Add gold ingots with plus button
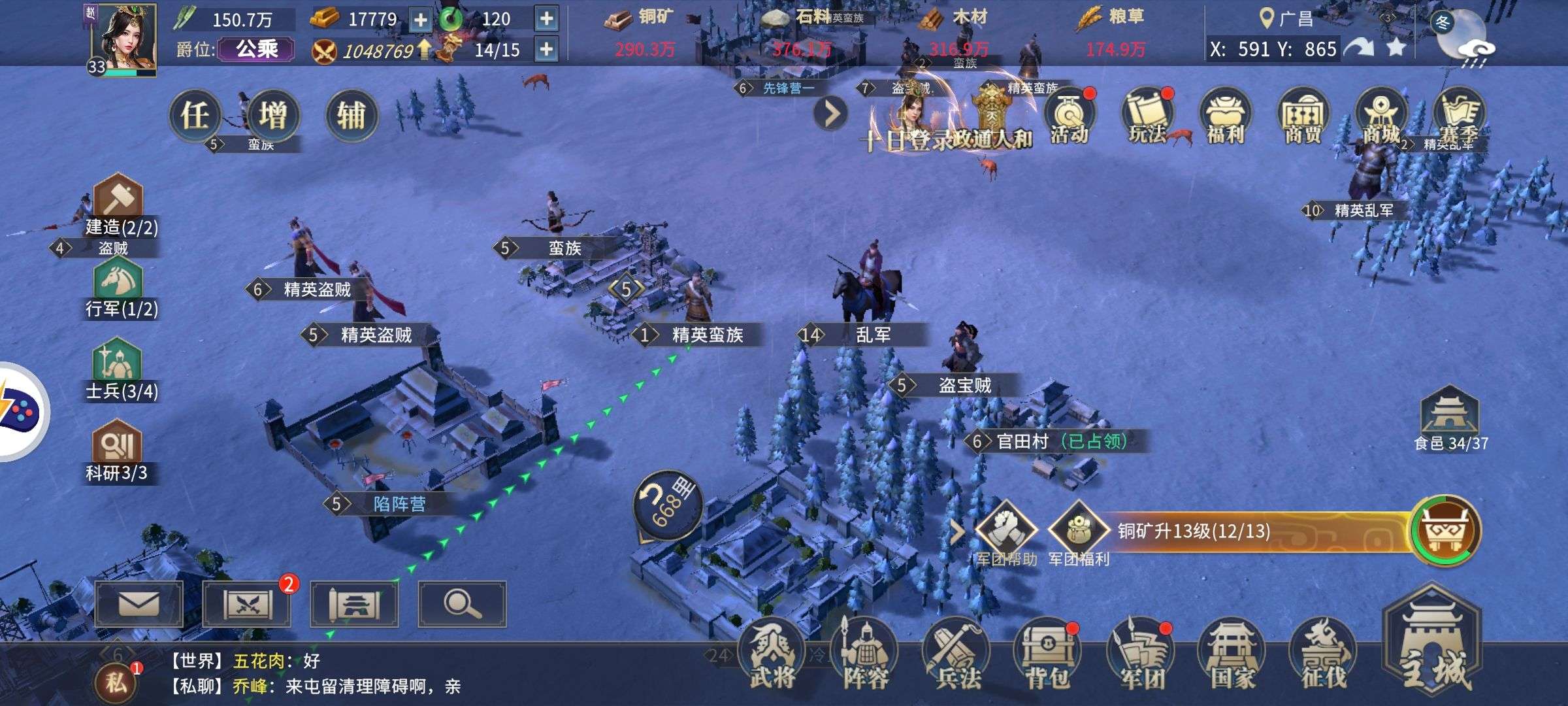1568x706 pixels. point(421,20)
